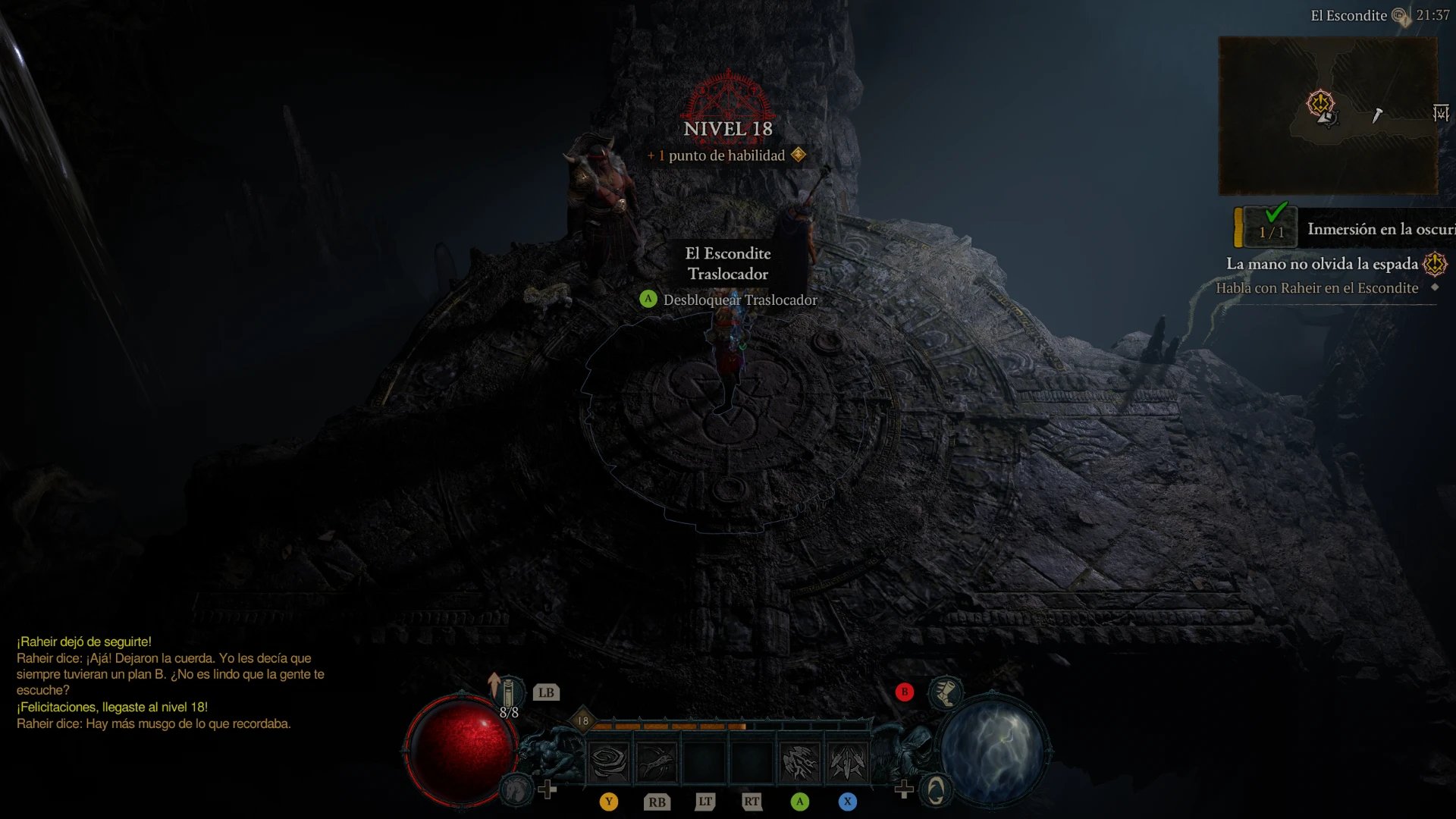This screenshot has height=819, width=1456.
Task: Drink the healing potion
Action: (509, 693)
